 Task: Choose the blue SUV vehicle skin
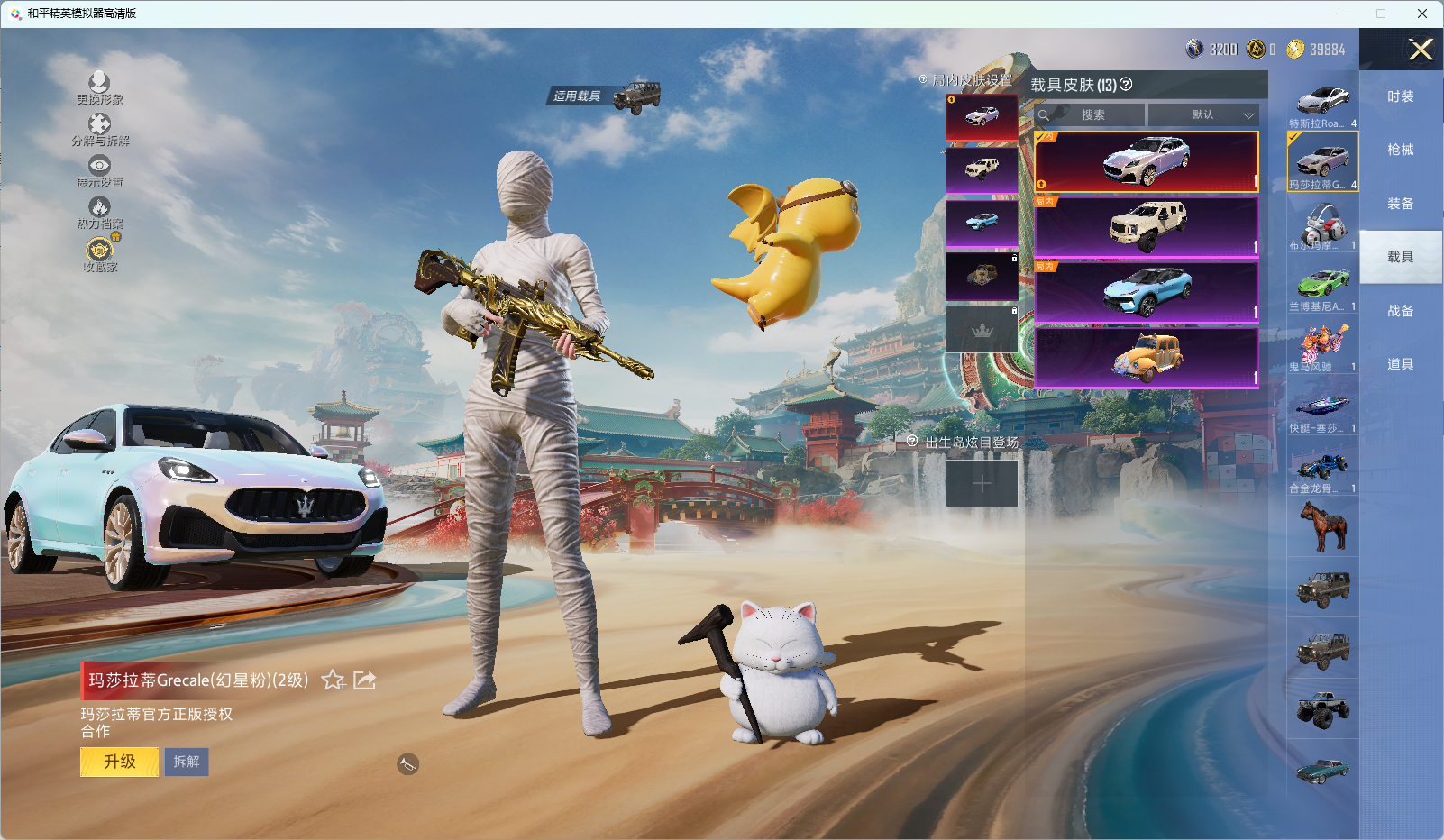click(x=1147, y=291)
